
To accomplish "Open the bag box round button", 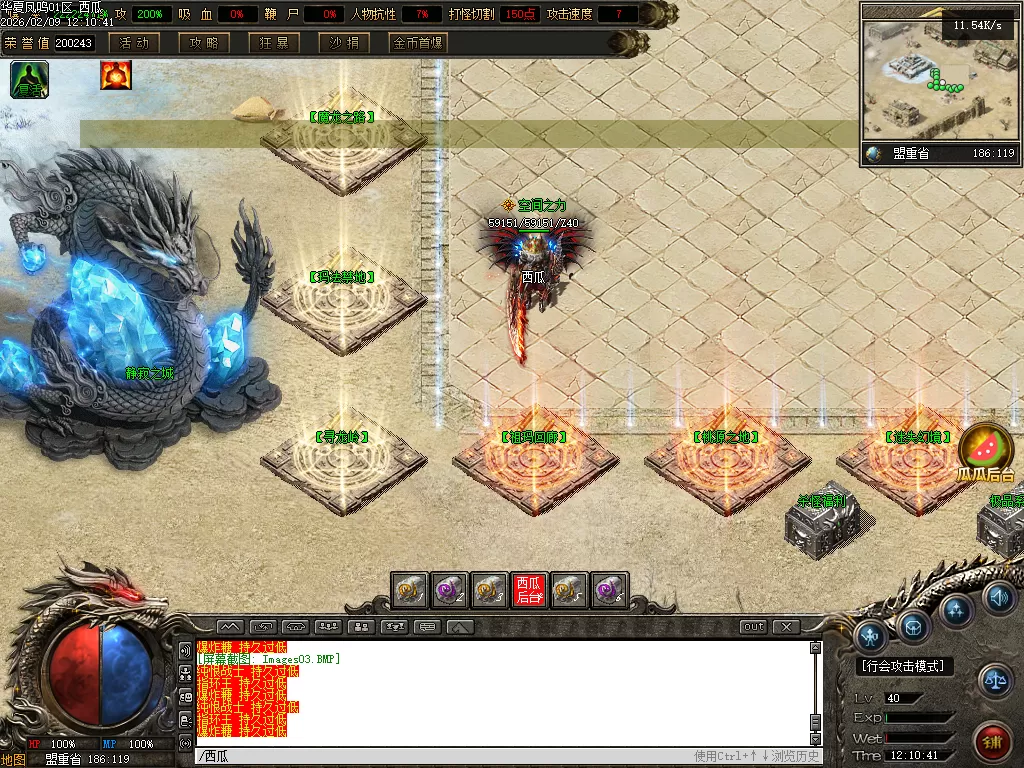I will point(914,625).
